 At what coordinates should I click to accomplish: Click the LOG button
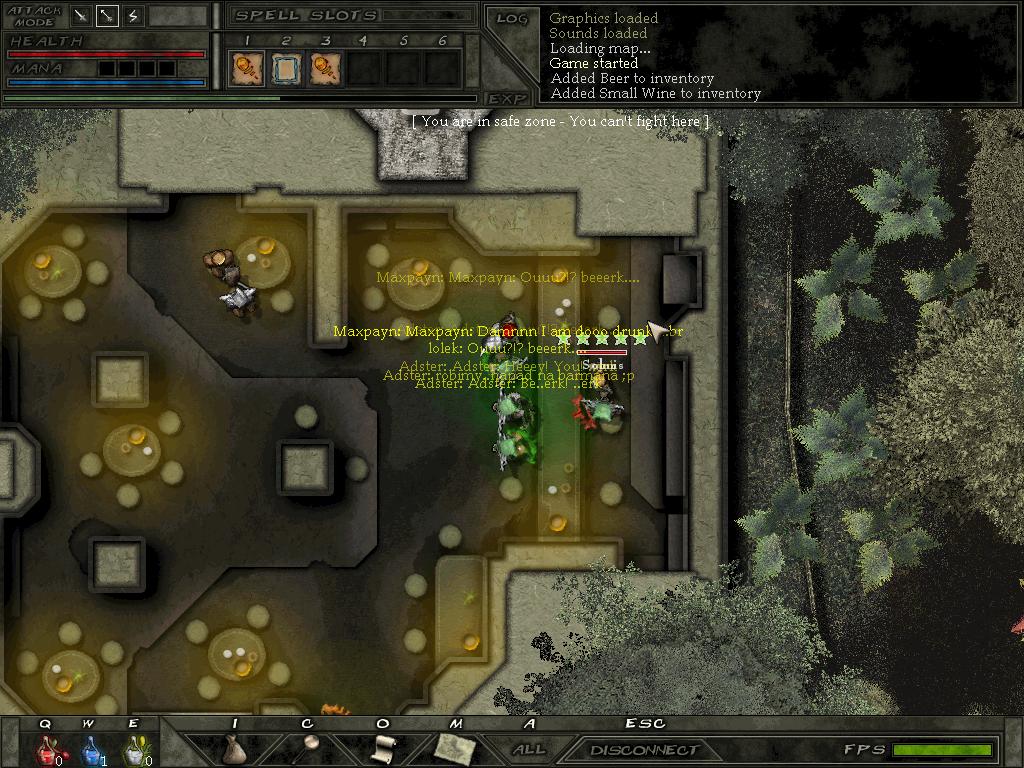(x=511, y=18)
